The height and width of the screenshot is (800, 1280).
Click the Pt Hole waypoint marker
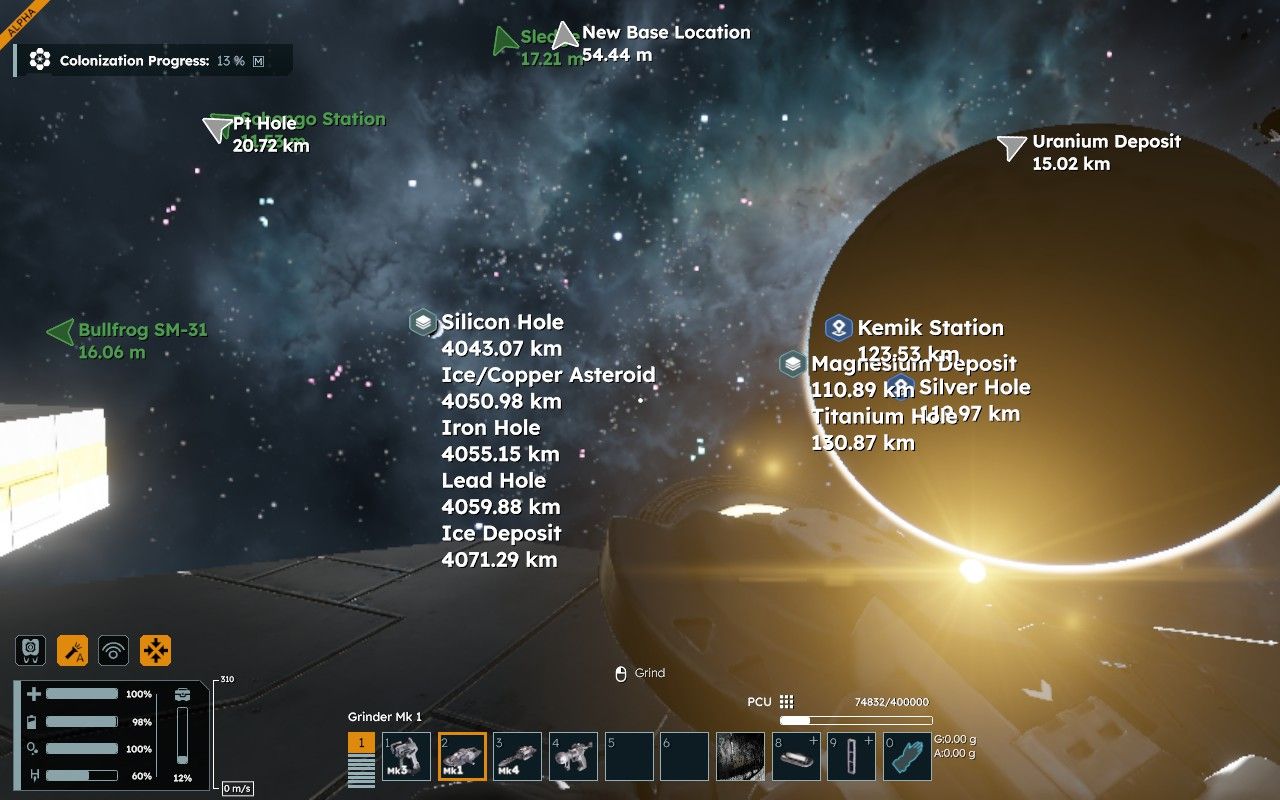(217, 128)
